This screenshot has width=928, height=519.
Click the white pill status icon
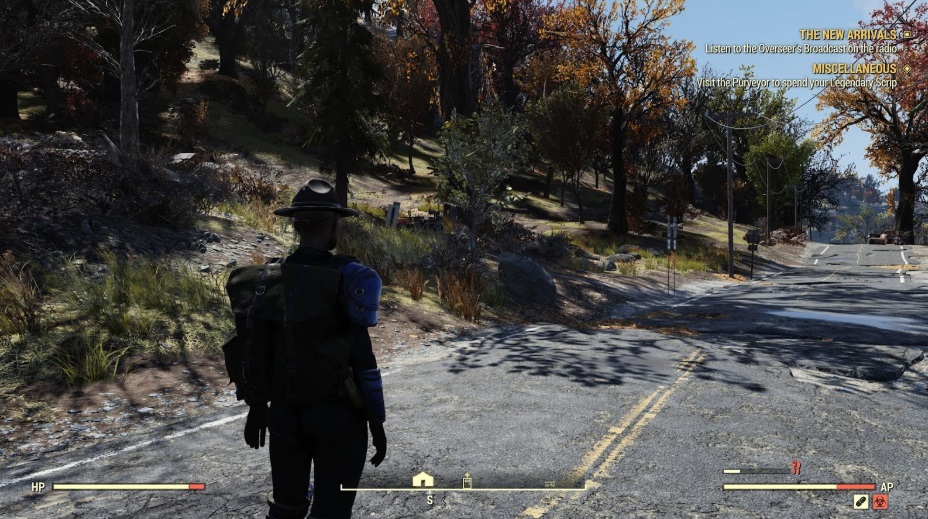click(x=861, y=501)
